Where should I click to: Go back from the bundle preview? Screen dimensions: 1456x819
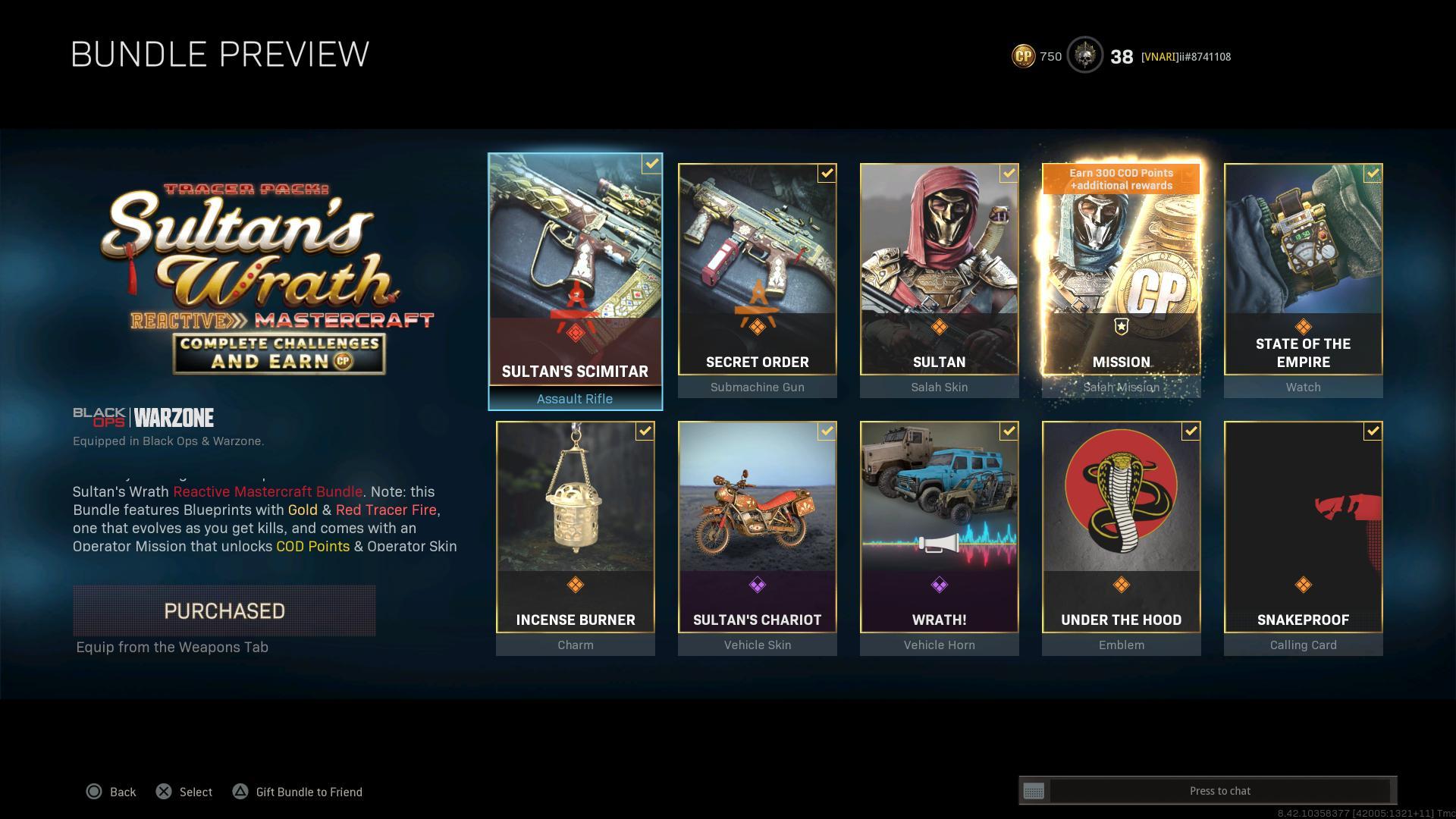tap(111, 792)
